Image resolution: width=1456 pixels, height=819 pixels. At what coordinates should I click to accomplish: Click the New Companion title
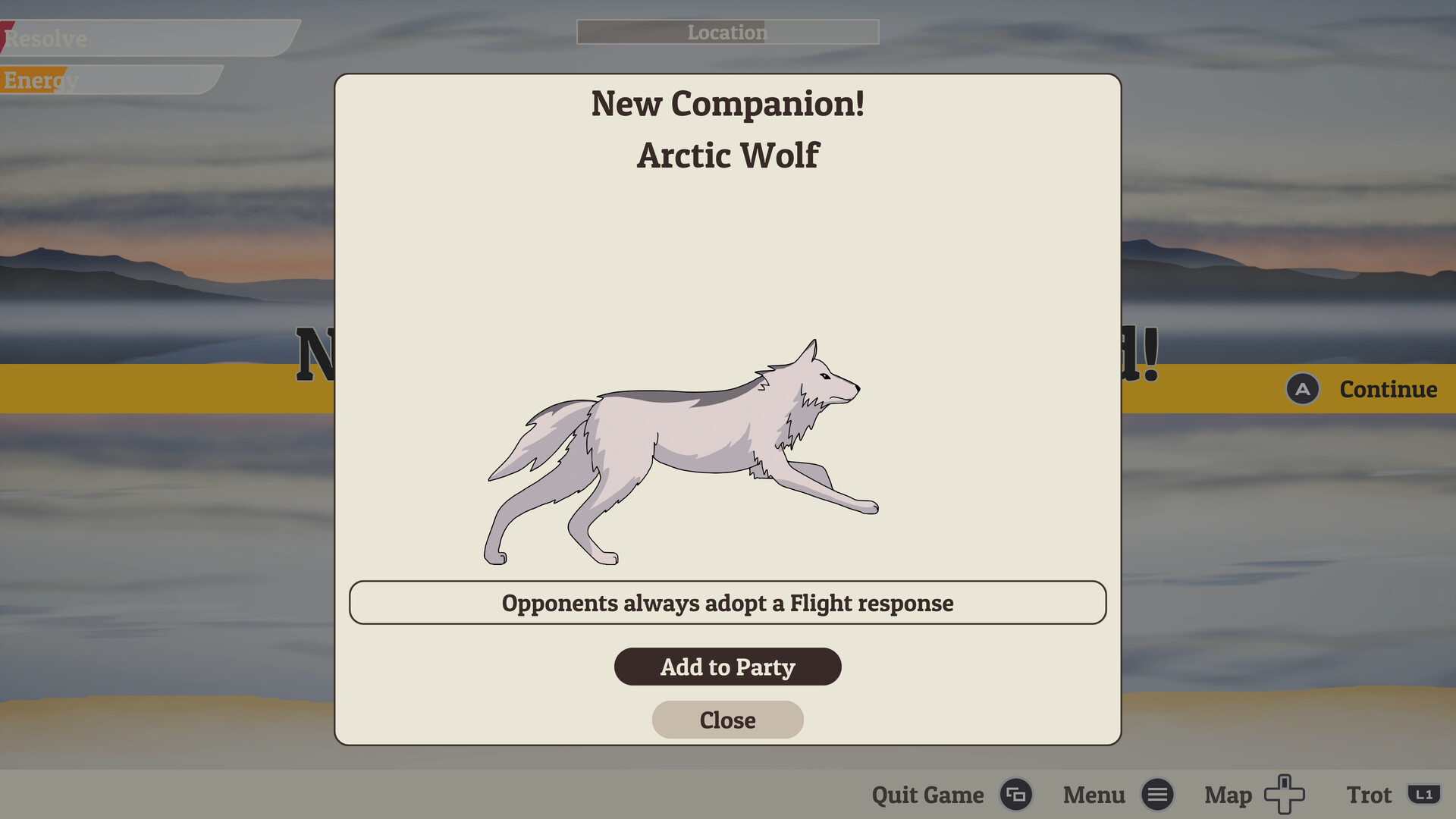(727, 104)
